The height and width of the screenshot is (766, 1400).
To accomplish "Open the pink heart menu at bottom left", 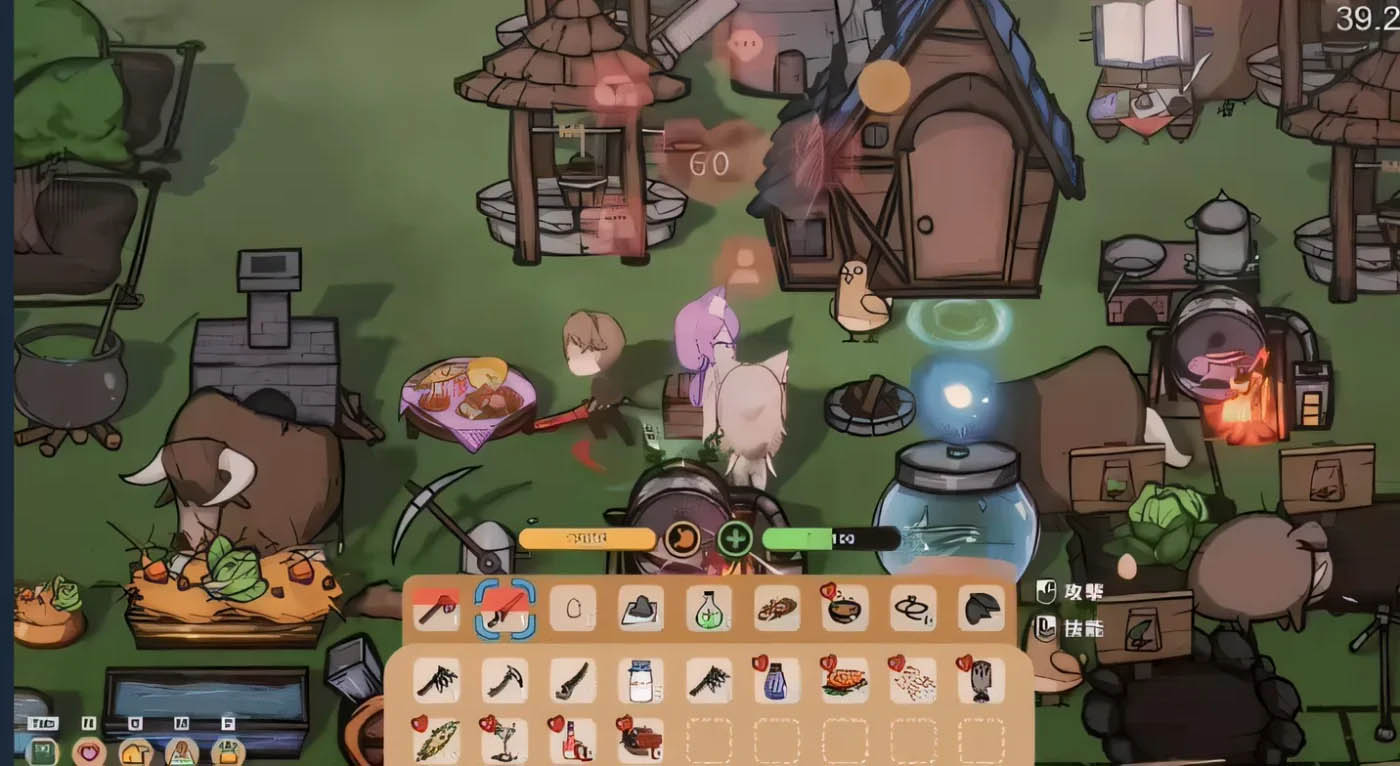I will pos(88,750).
